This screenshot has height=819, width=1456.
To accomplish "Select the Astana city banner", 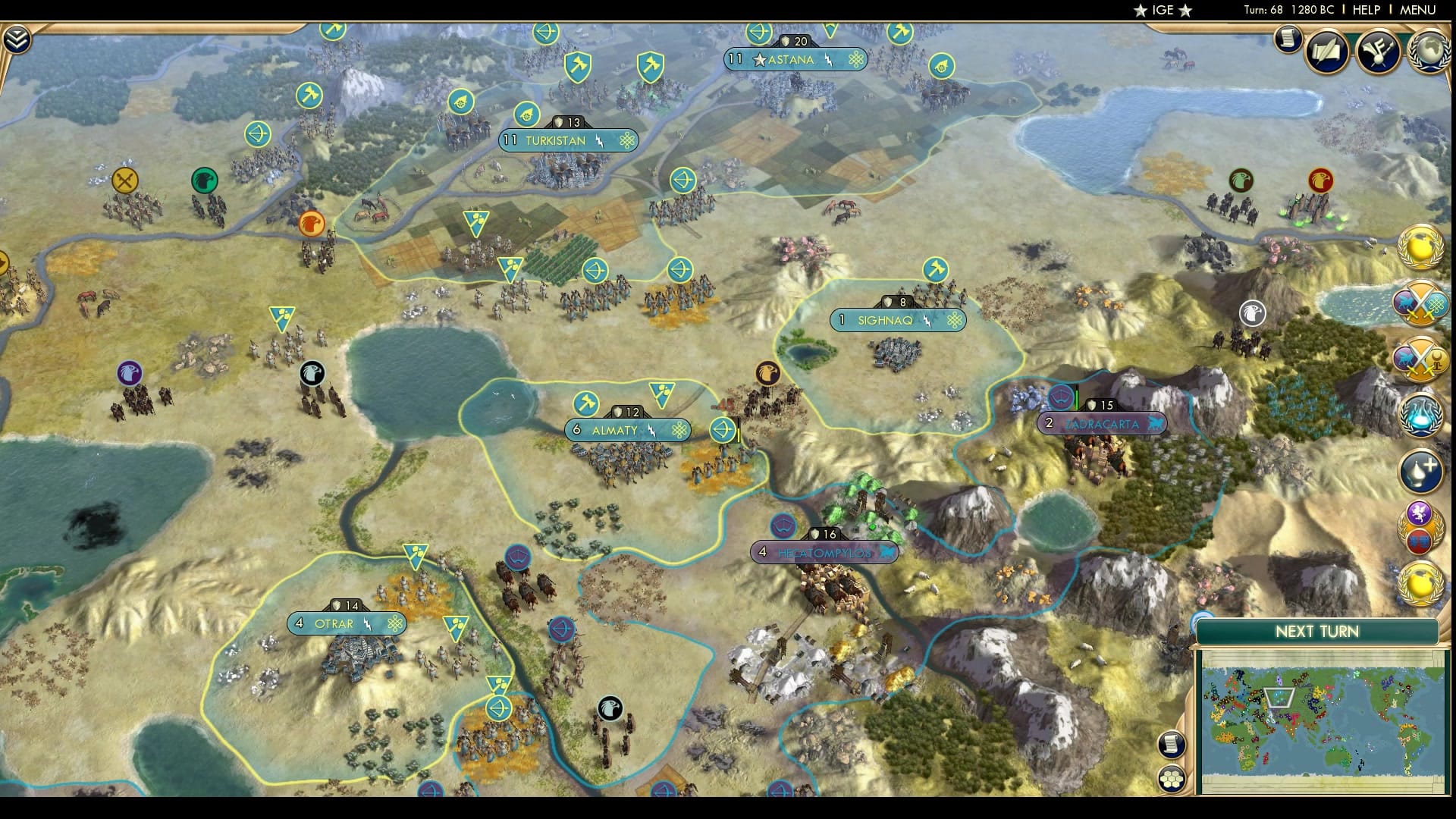I will [x=795, y=59].
